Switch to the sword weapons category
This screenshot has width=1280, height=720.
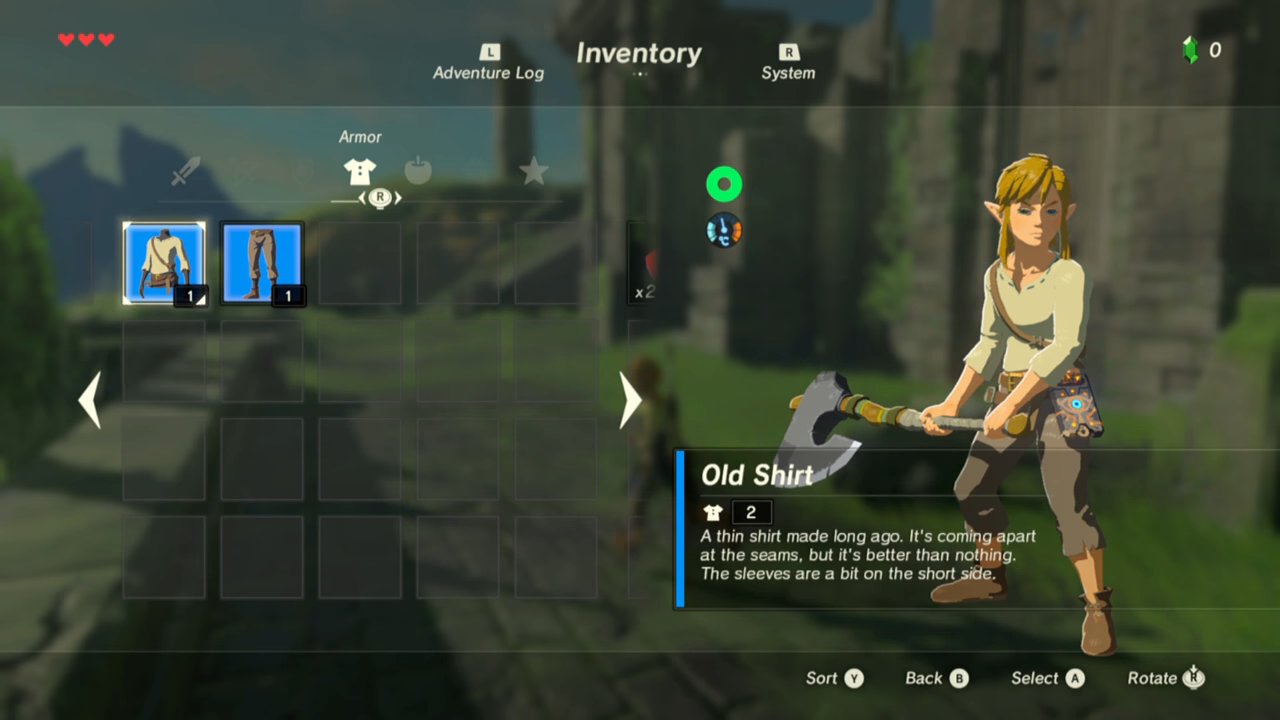tap(185, 172)
